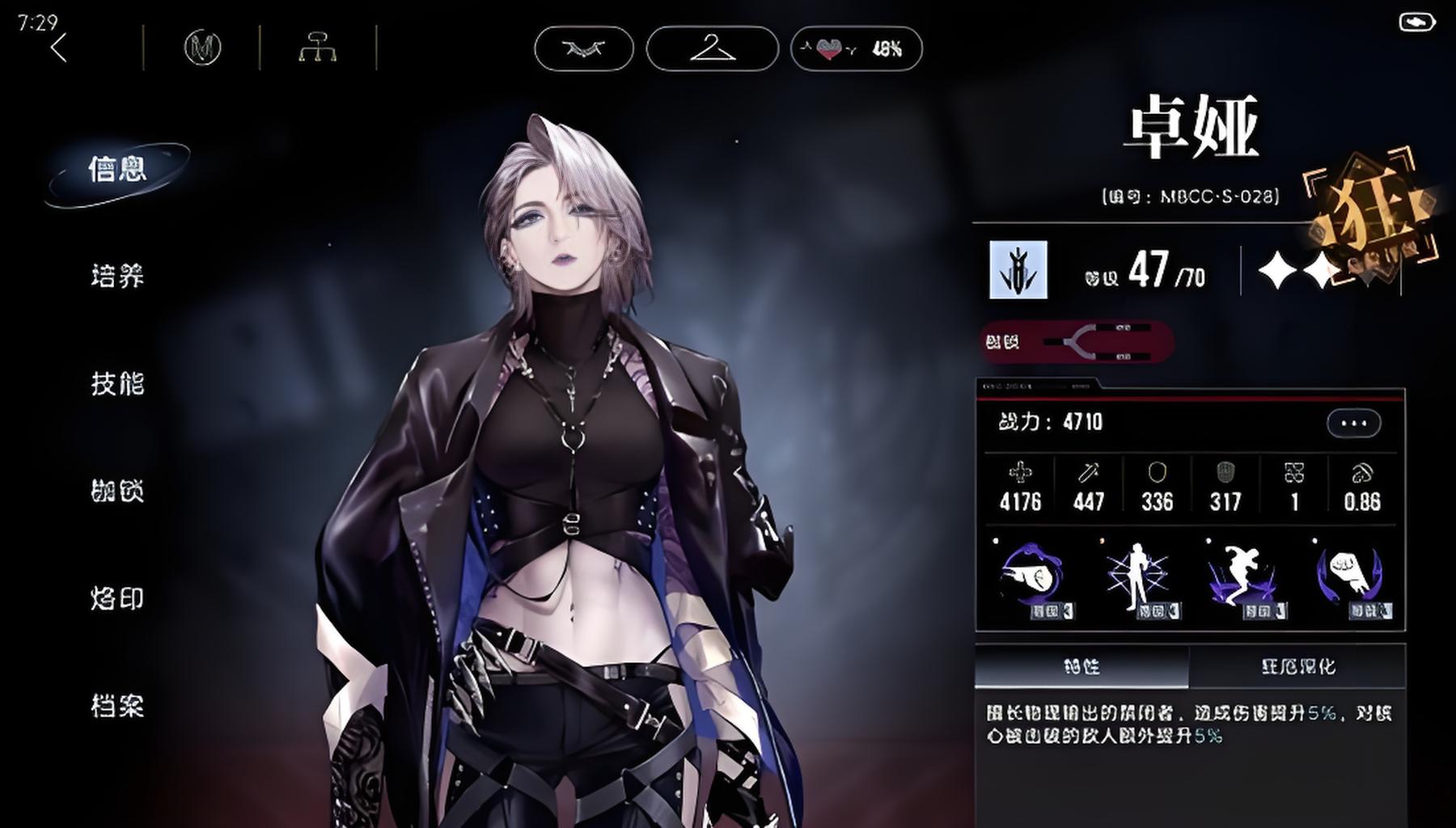
Task: Click the bat-wing emblem button
Action: pos(584,49)
